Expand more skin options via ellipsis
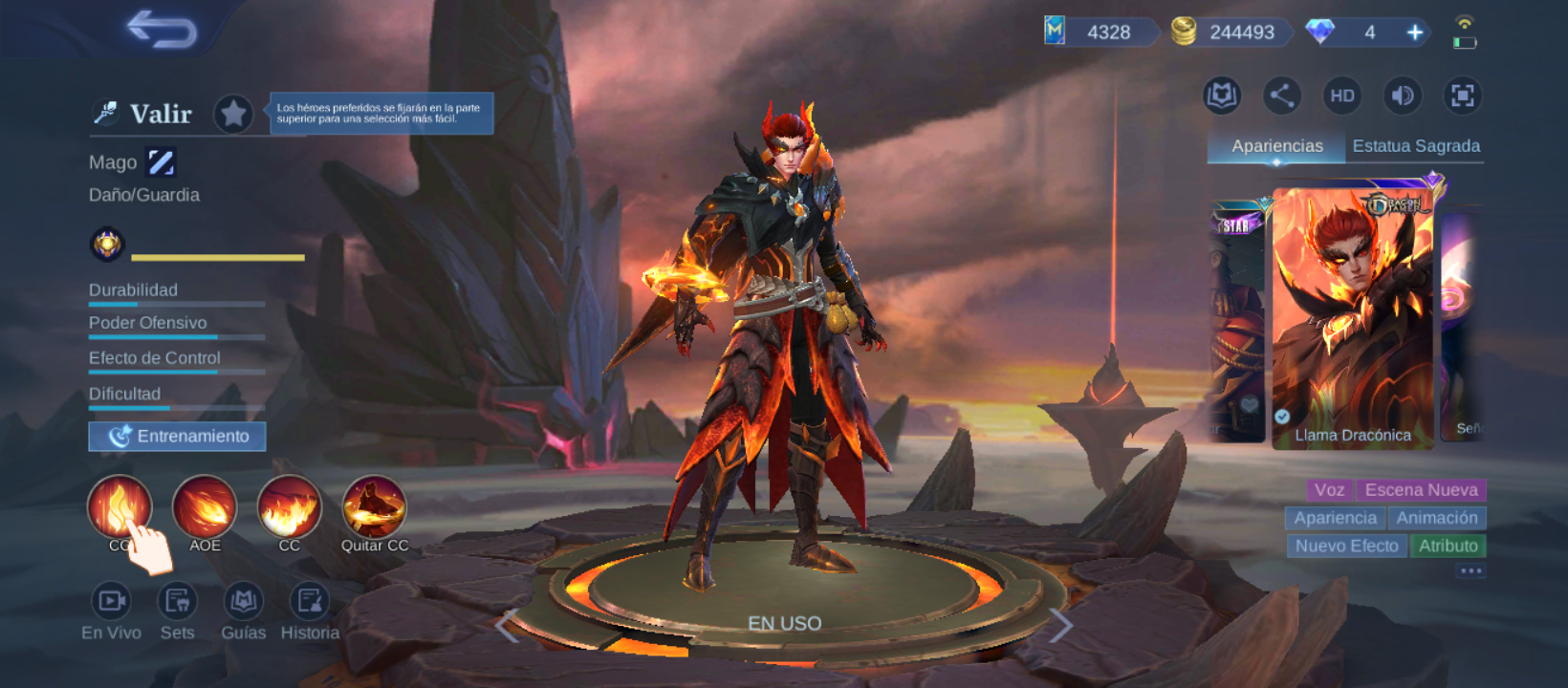 pos(1470,570)
